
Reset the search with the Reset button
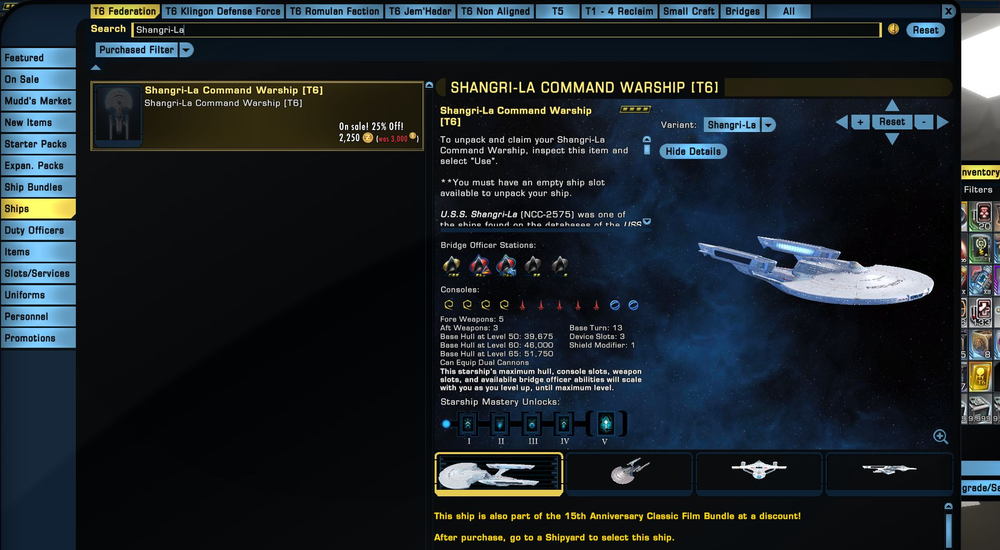(925, 30)
